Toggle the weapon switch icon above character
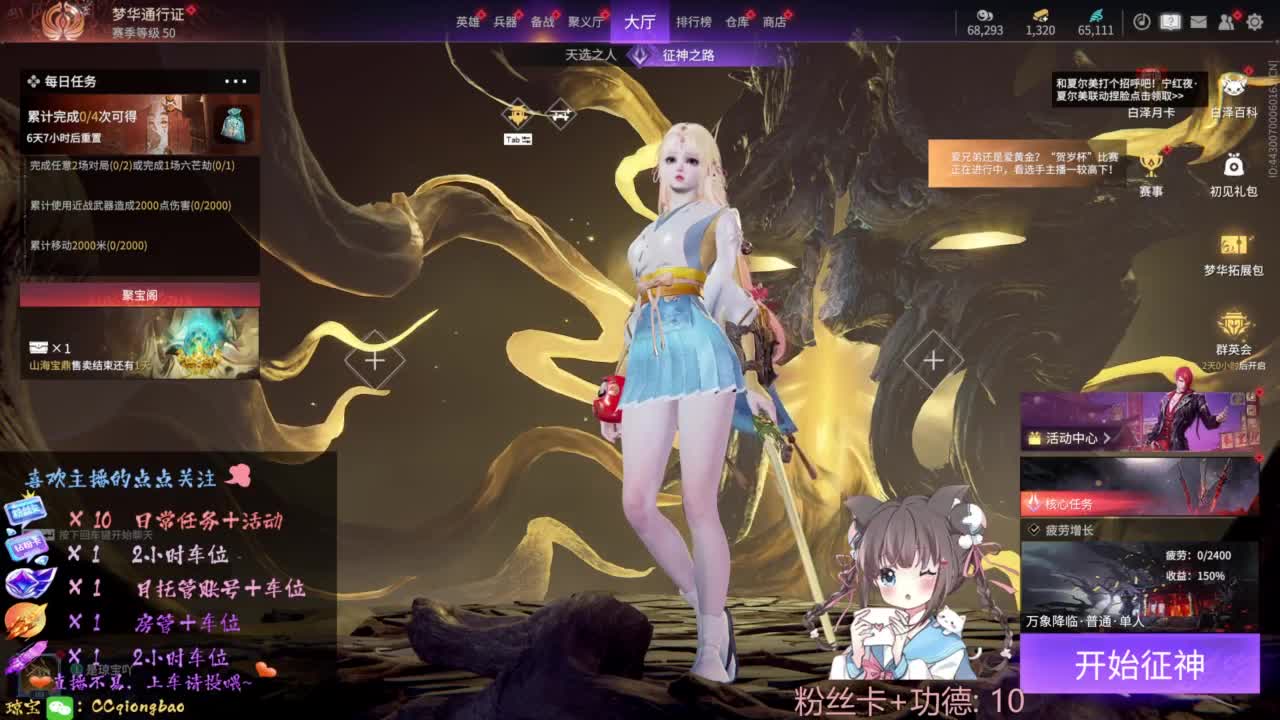1280x720 pixels. [x=559, y=113]
